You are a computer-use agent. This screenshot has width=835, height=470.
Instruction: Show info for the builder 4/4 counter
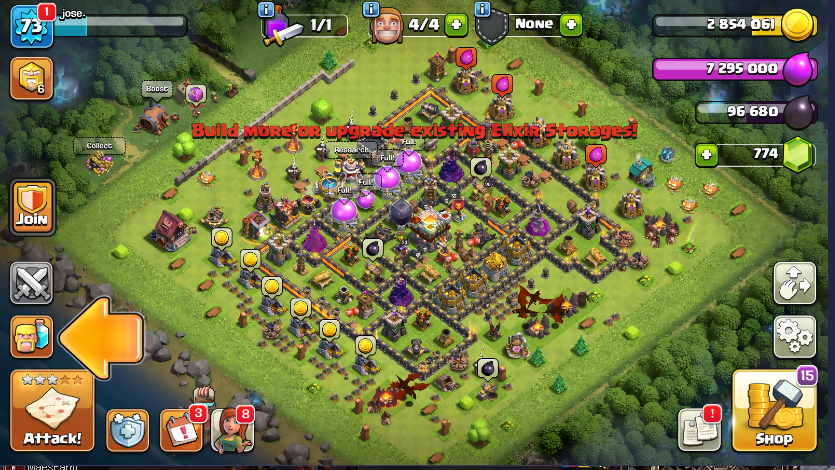point(372,10)
